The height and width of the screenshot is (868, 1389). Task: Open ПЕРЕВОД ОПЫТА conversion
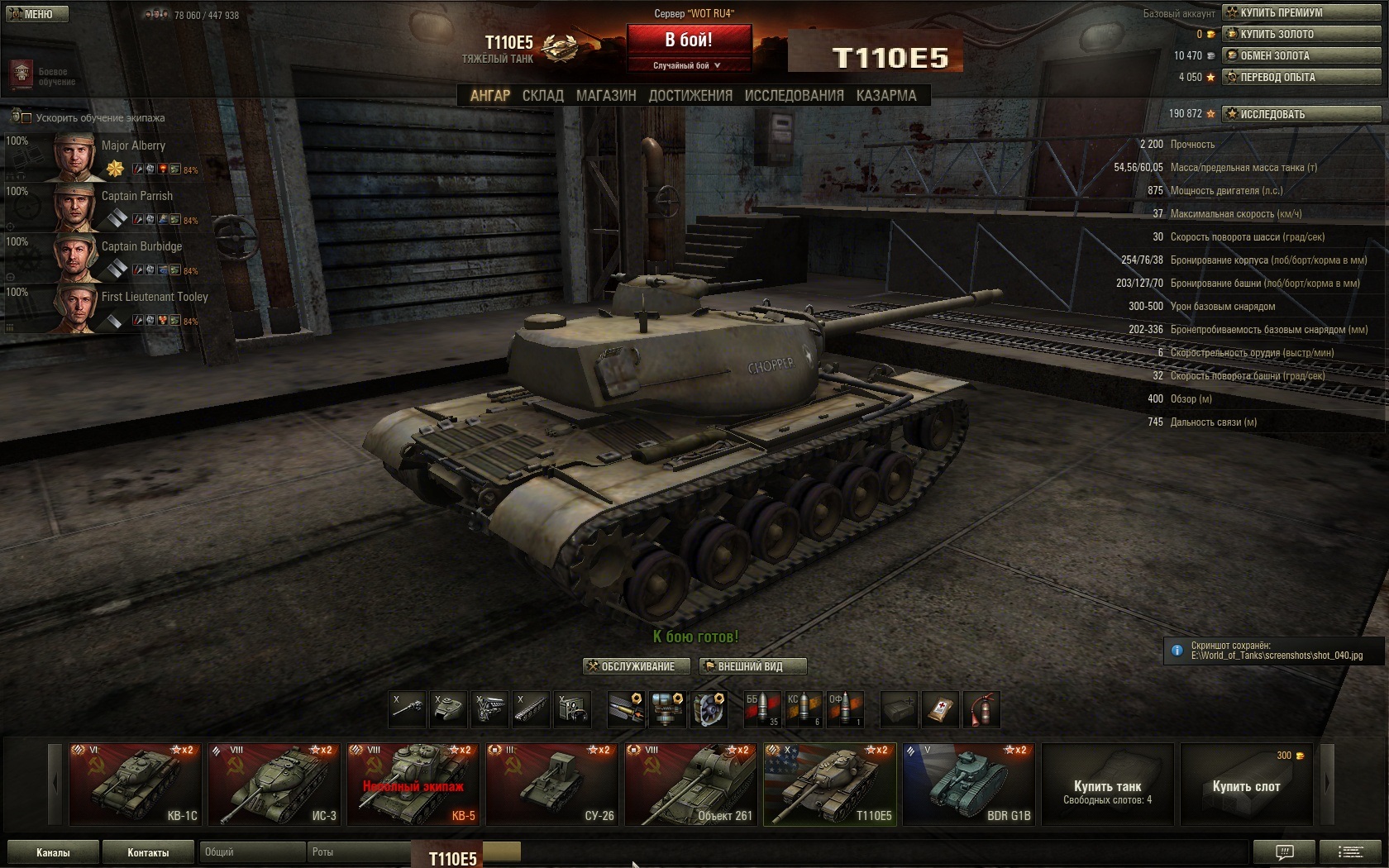(x=1301, y=77)
